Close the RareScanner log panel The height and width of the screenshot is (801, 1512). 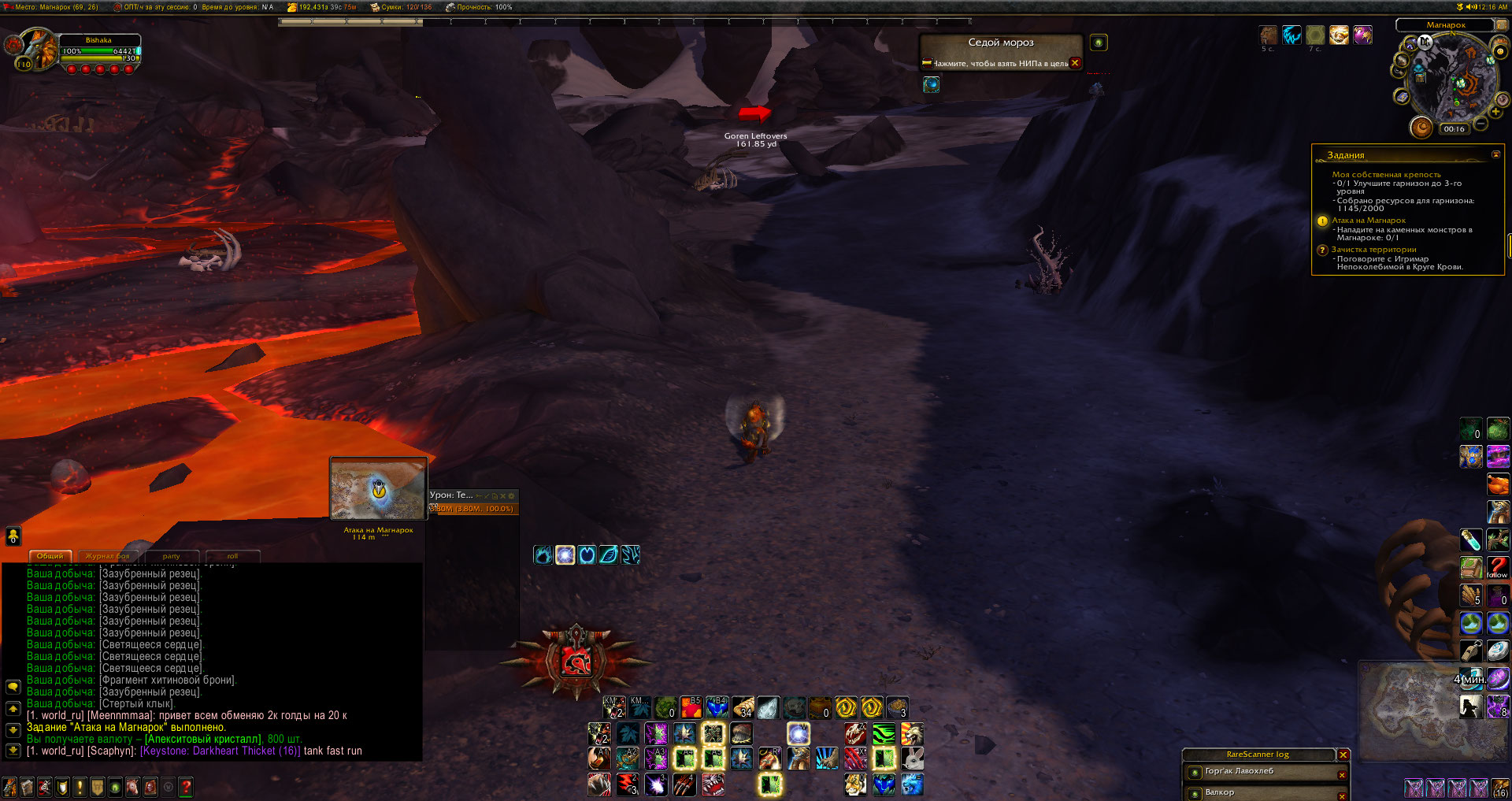(x=1343, y=755)
